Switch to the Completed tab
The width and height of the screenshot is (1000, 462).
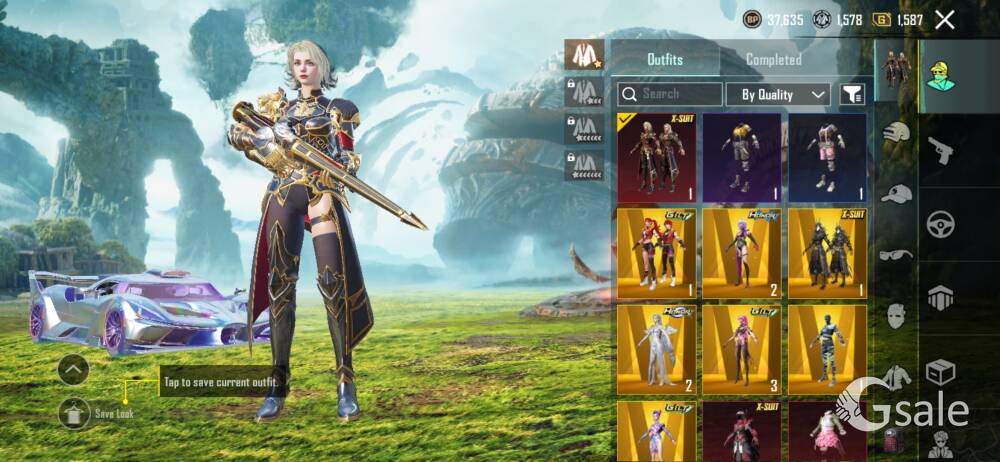tap(773, 59)
